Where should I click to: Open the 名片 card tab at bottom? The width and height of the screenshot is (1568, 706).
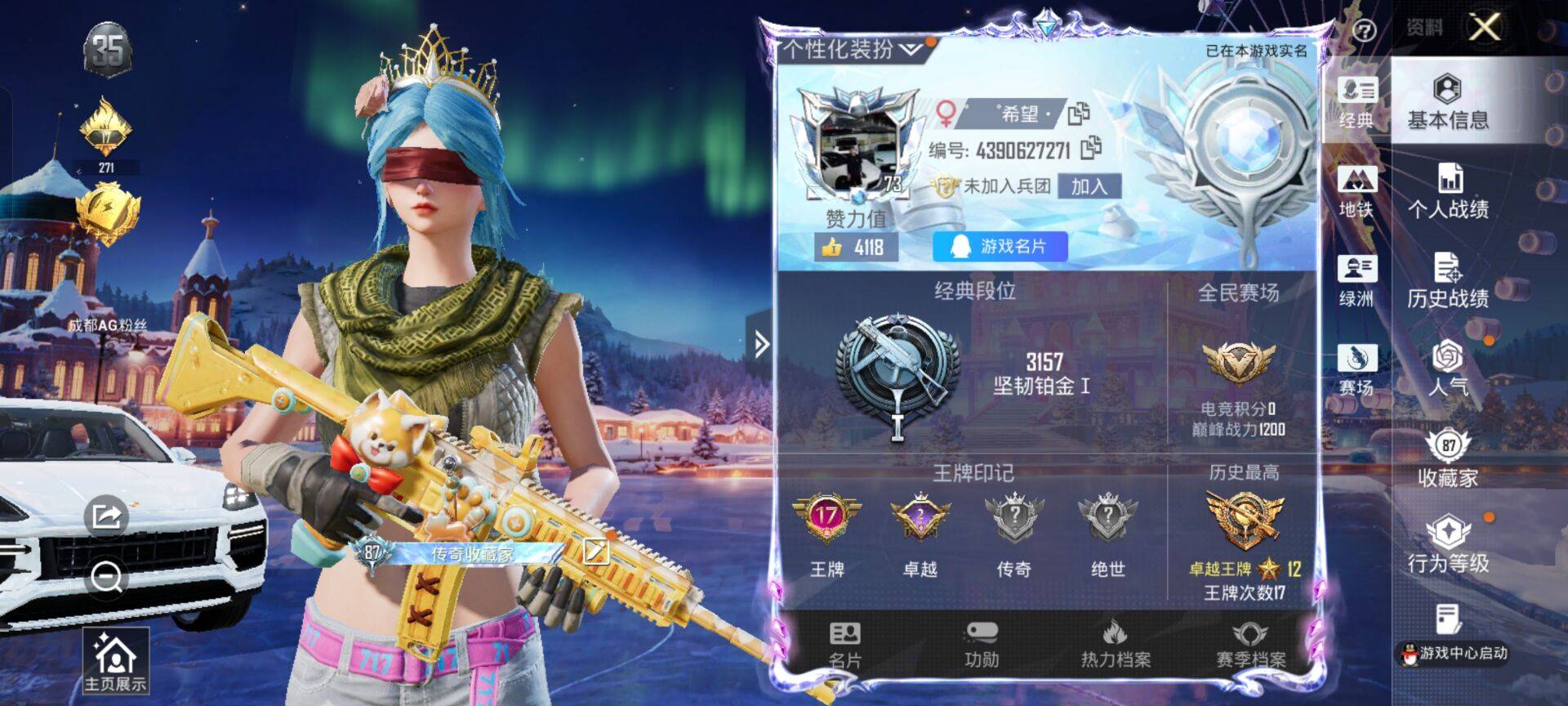coord(844,645)
